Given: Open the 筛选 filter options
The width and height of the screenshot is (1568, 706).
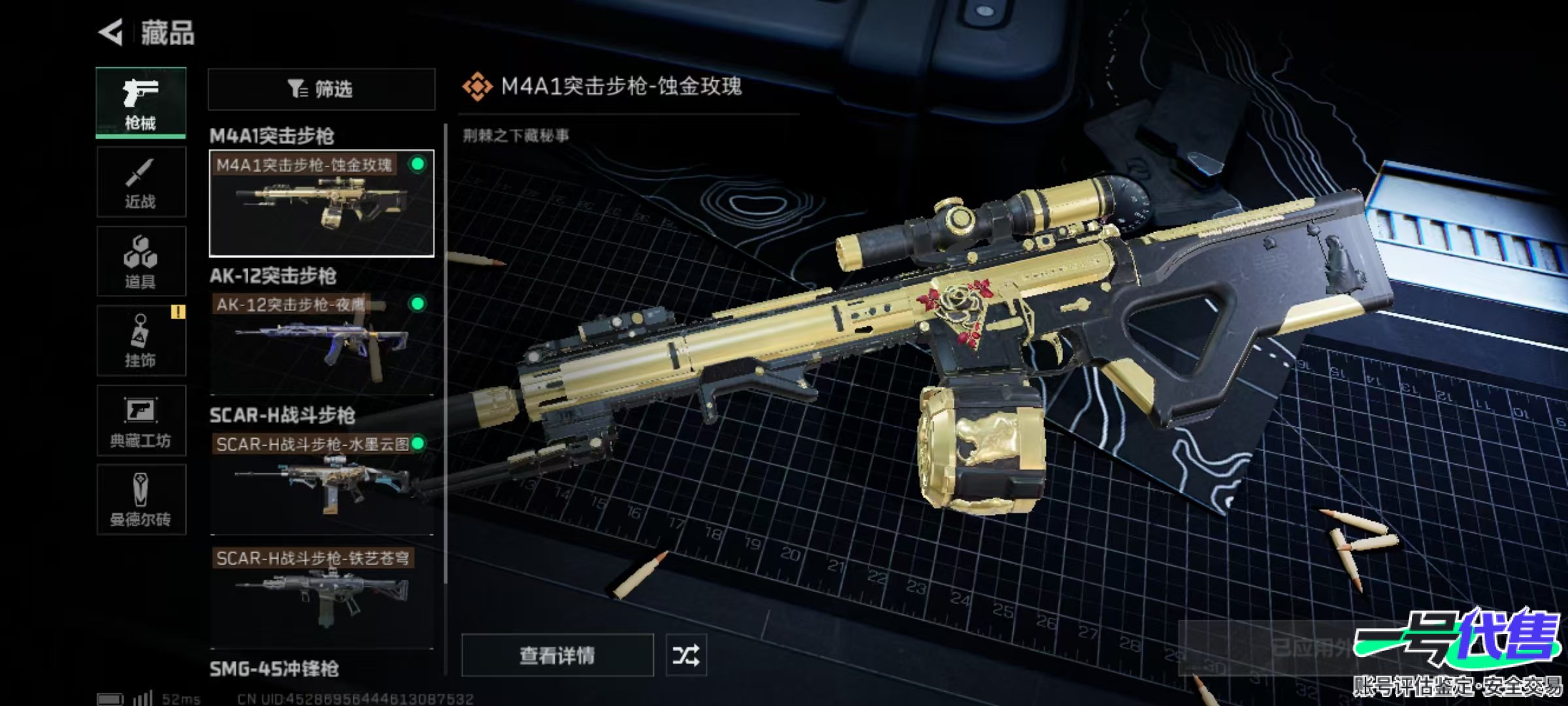Looking at the screenshot, I should 321,89.
